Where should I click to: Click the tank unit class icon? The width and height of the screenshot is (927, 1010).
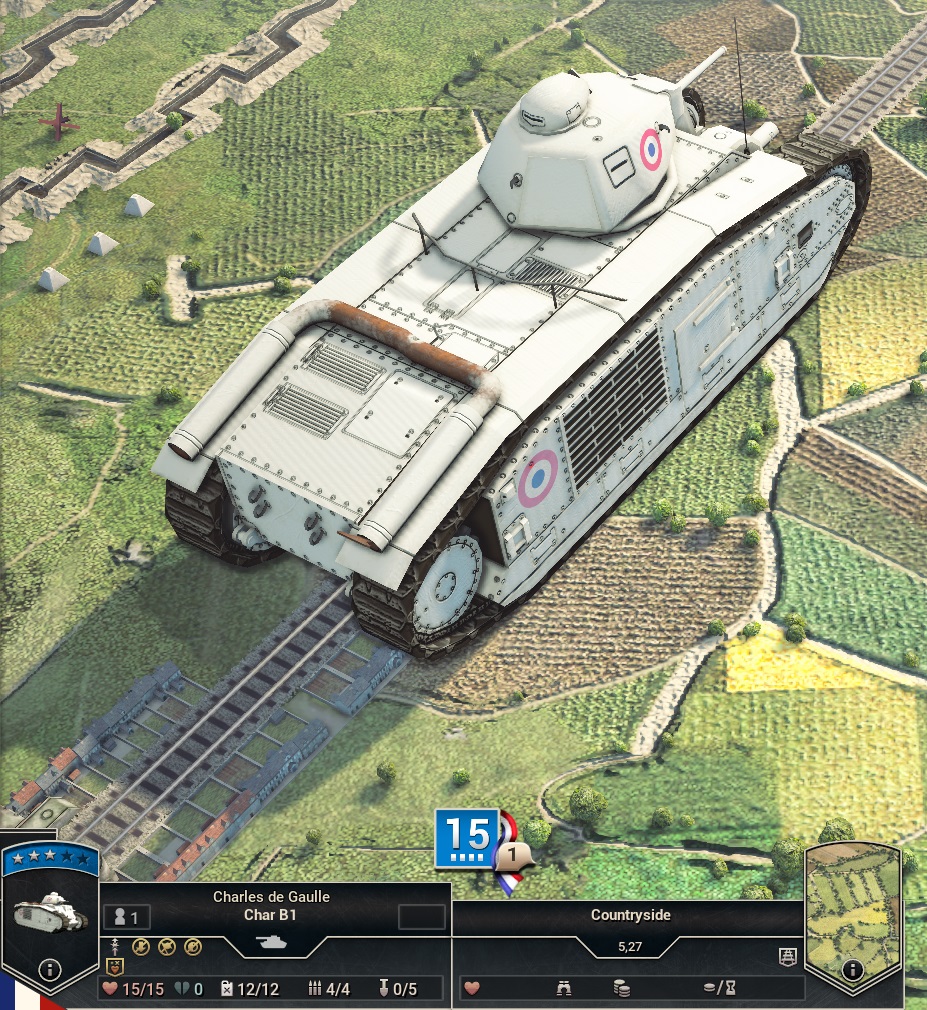(x=273, y=942)
